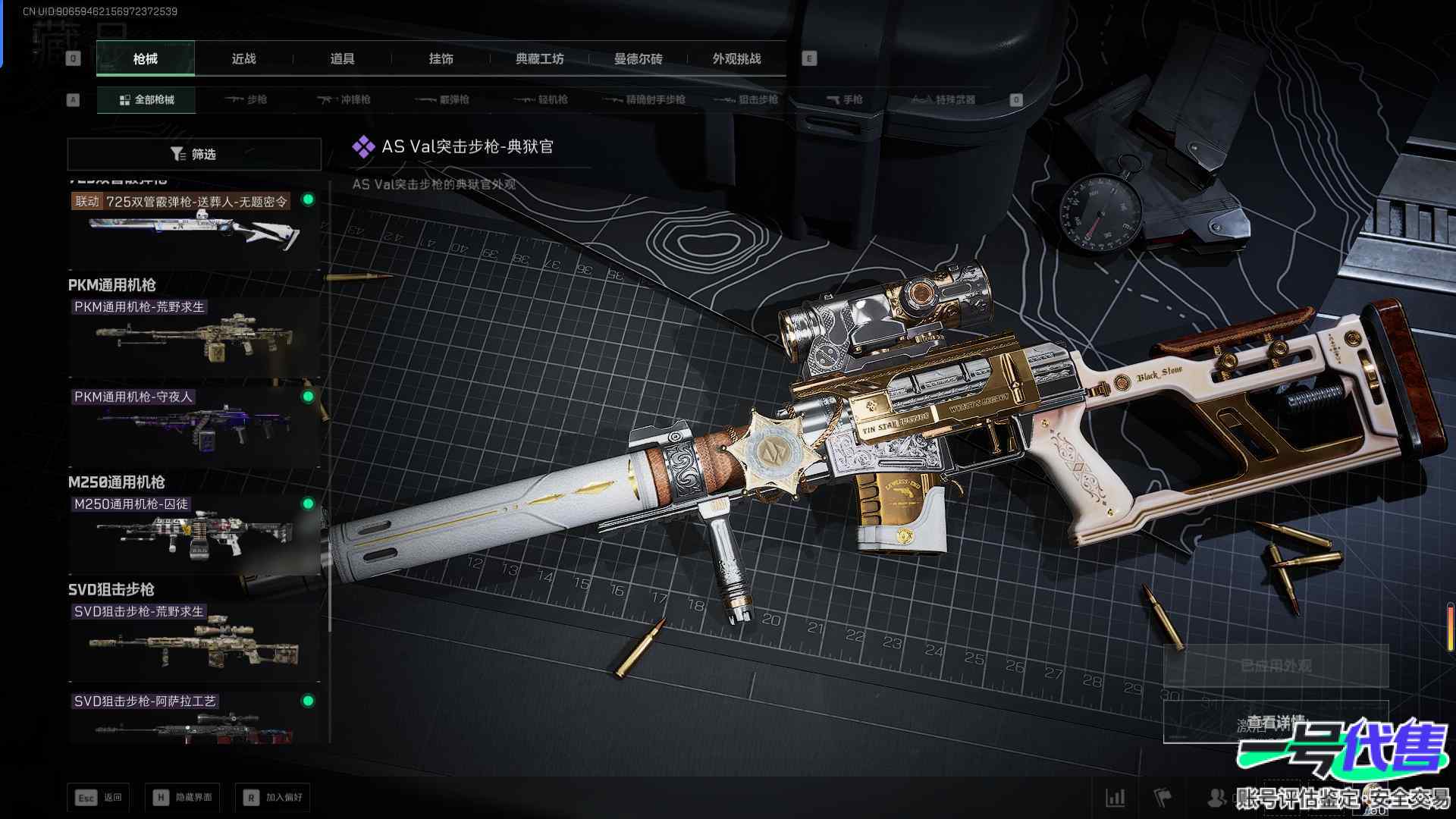
Task: Open the 曼德尔砖 tab
Action: click(638, 58)
